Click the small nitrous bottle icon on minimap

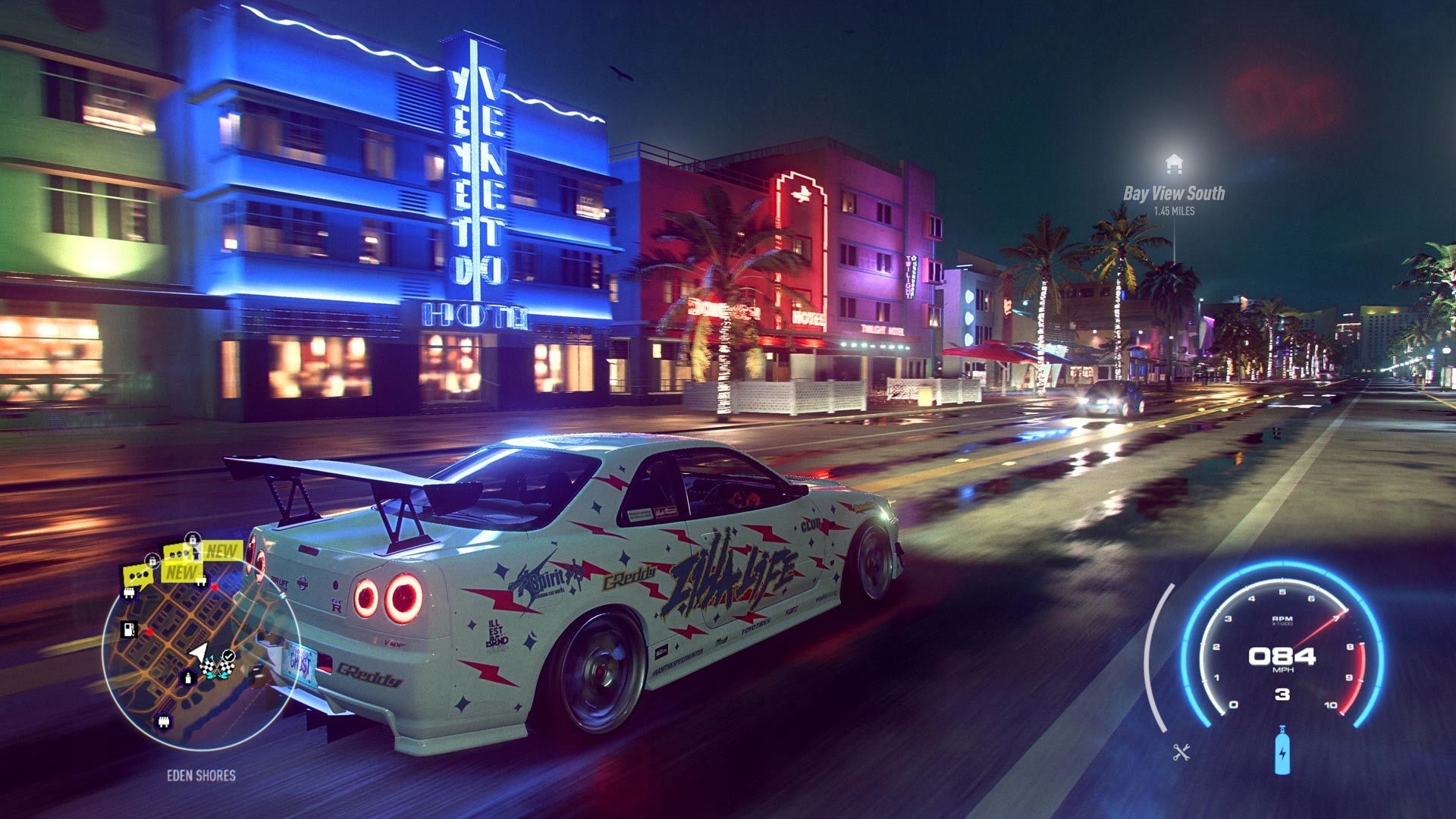[x=187, y=679]
